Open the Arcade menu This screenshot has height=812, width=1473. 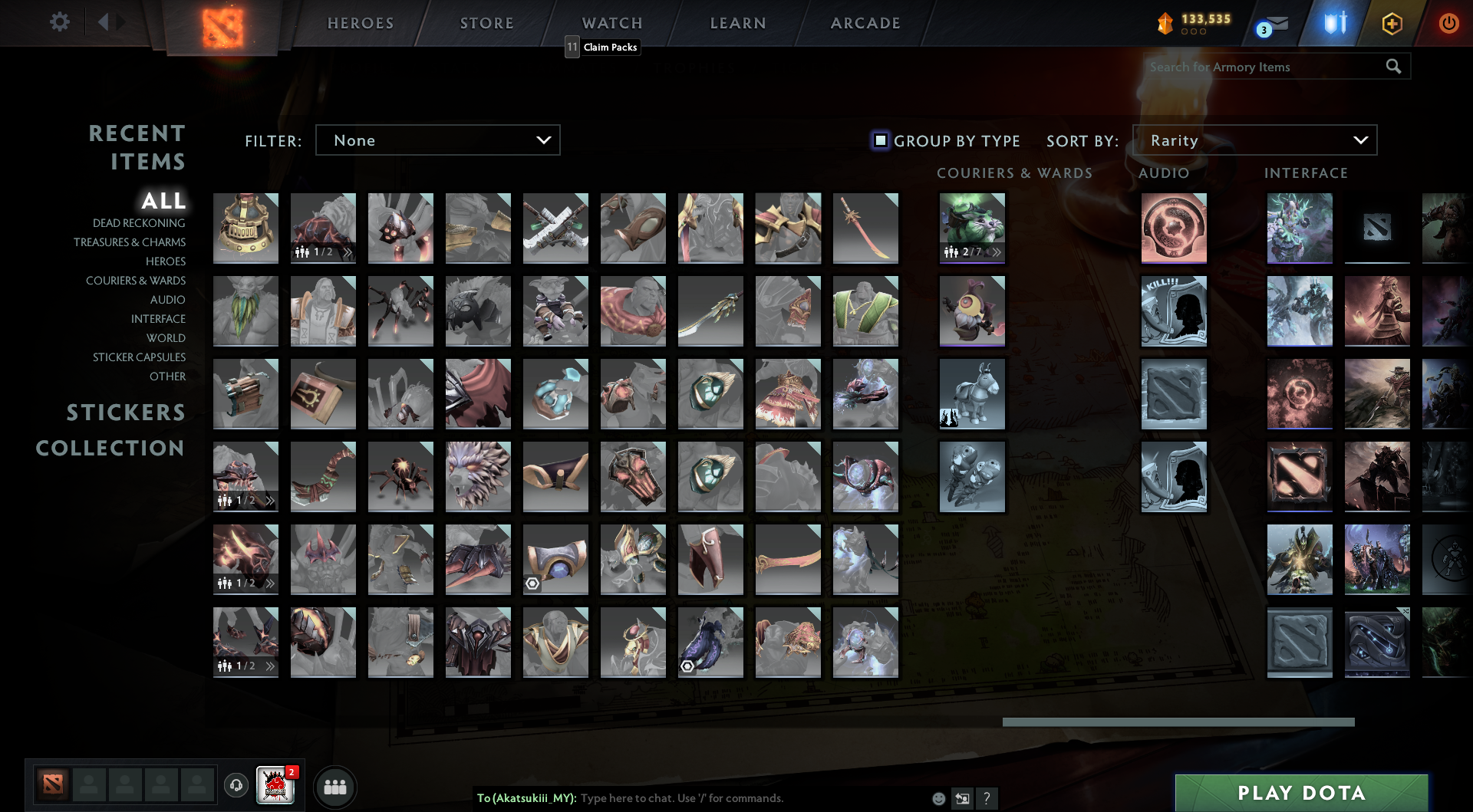coord(865,23)
